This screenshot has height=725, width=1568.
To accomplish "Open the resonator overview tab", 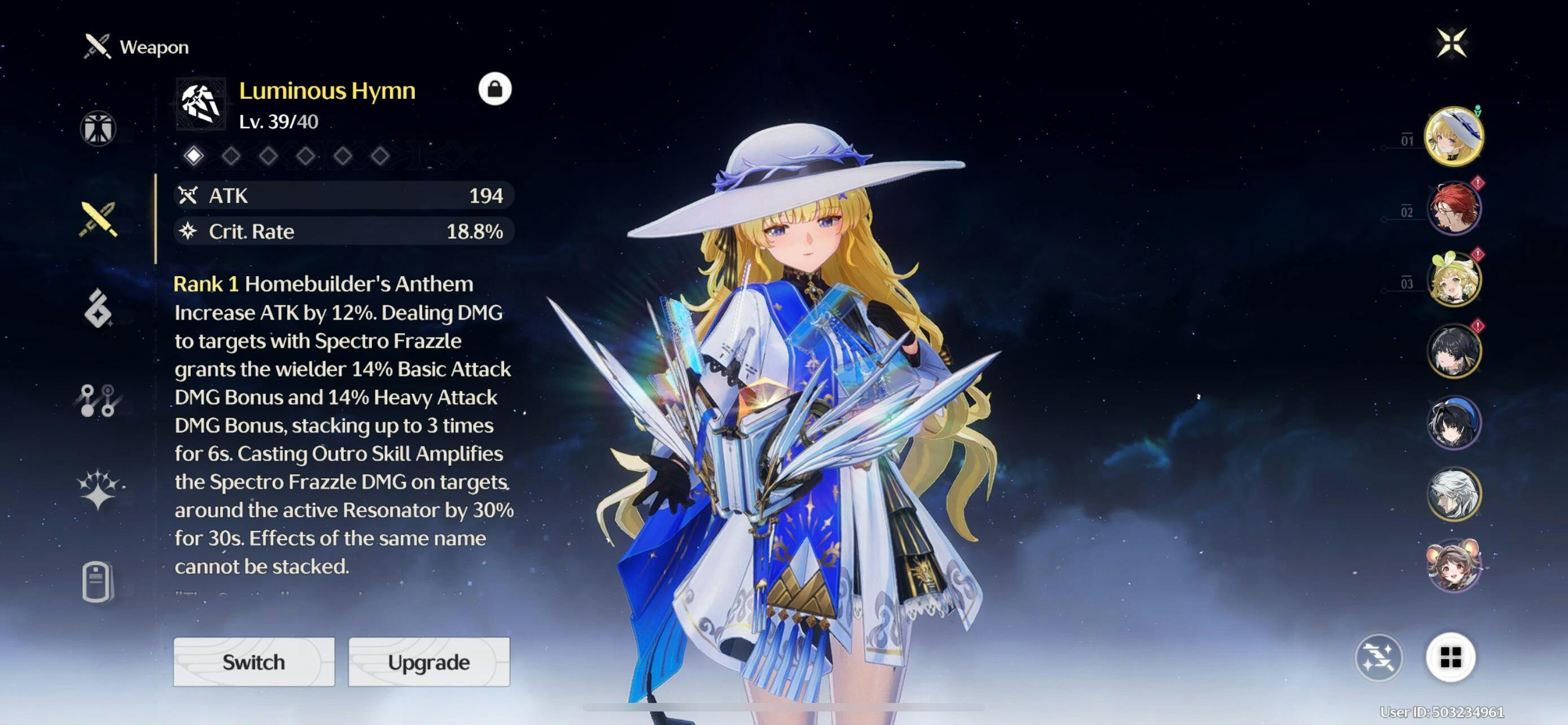I will pos(98,128).
